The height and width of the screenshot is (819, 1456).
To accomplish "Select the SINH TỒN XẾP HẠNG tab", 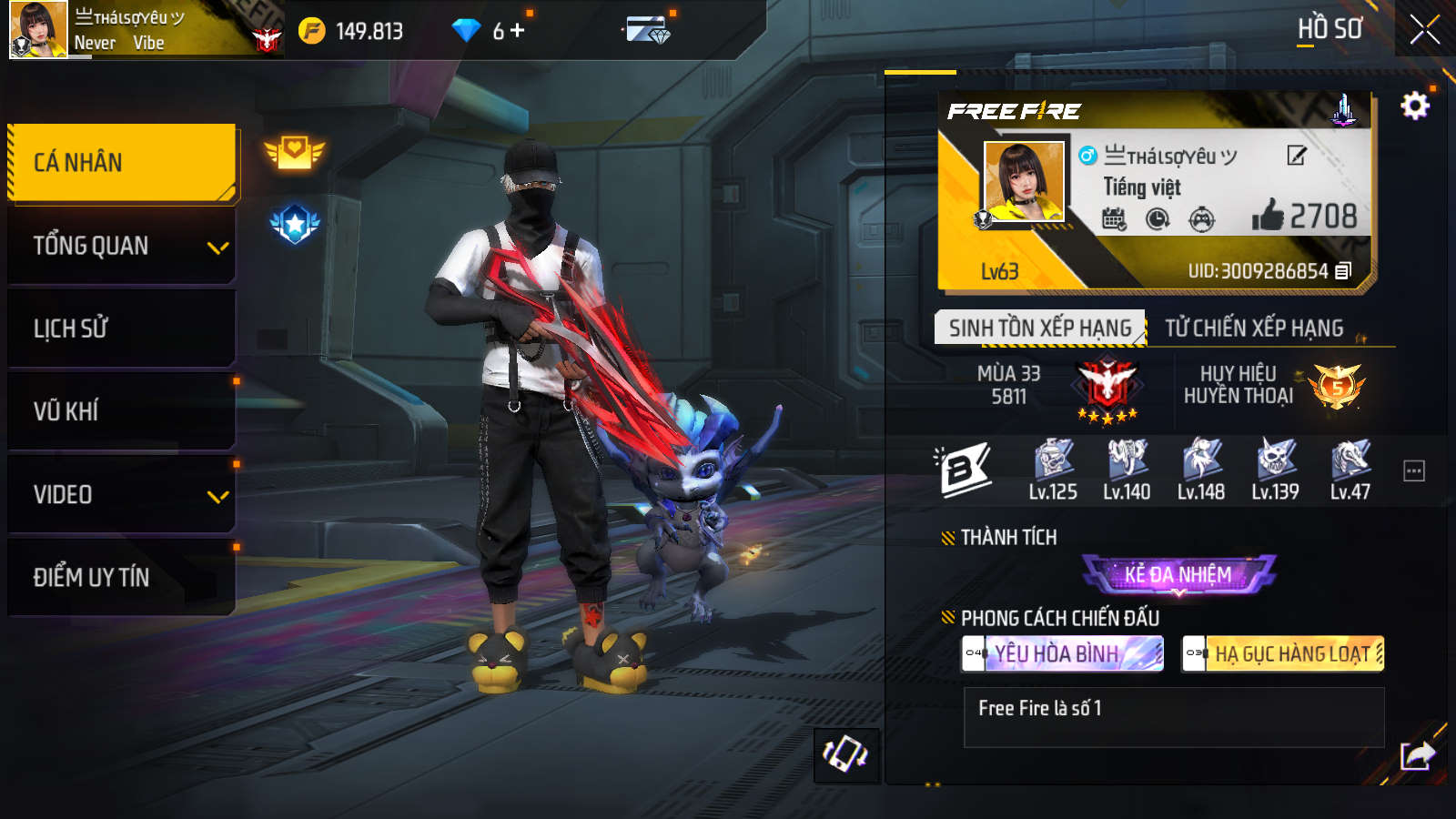I will [x=1039, y=328].
